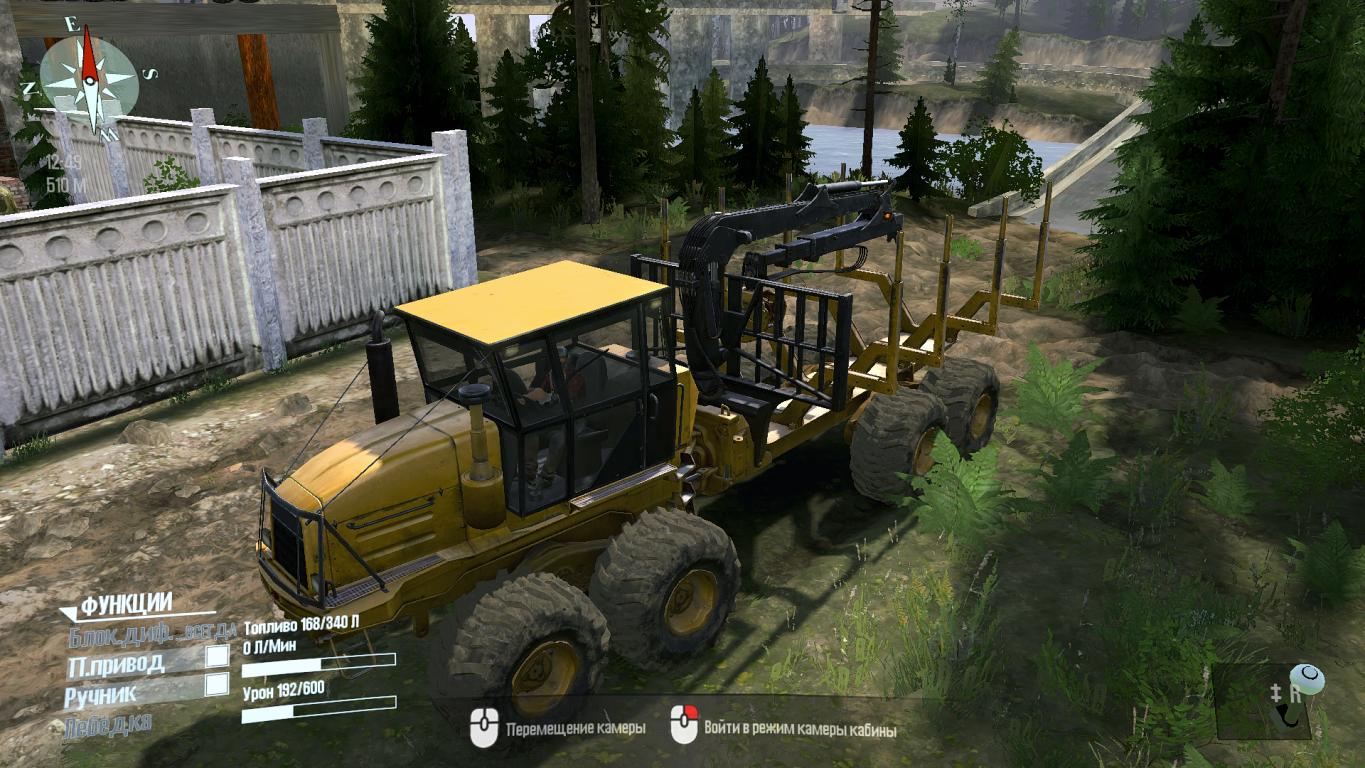Viewport: 1365px width, 768px height.
Task: Toggle the П.привод (all-wheel drive) checkbox
Action: [216, 657]
